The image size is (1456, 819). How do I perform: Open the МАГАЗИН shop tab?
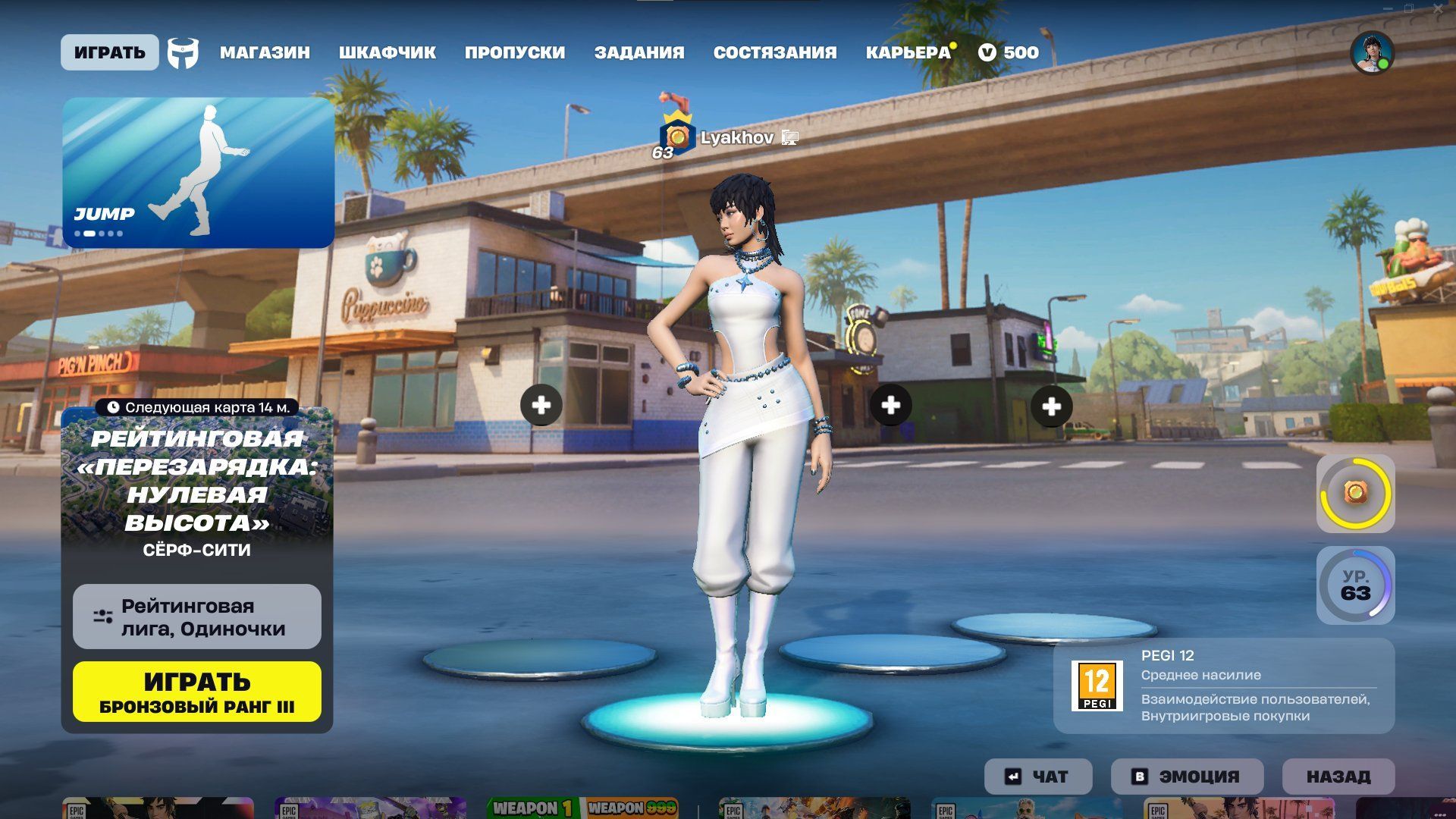[265, 52]
